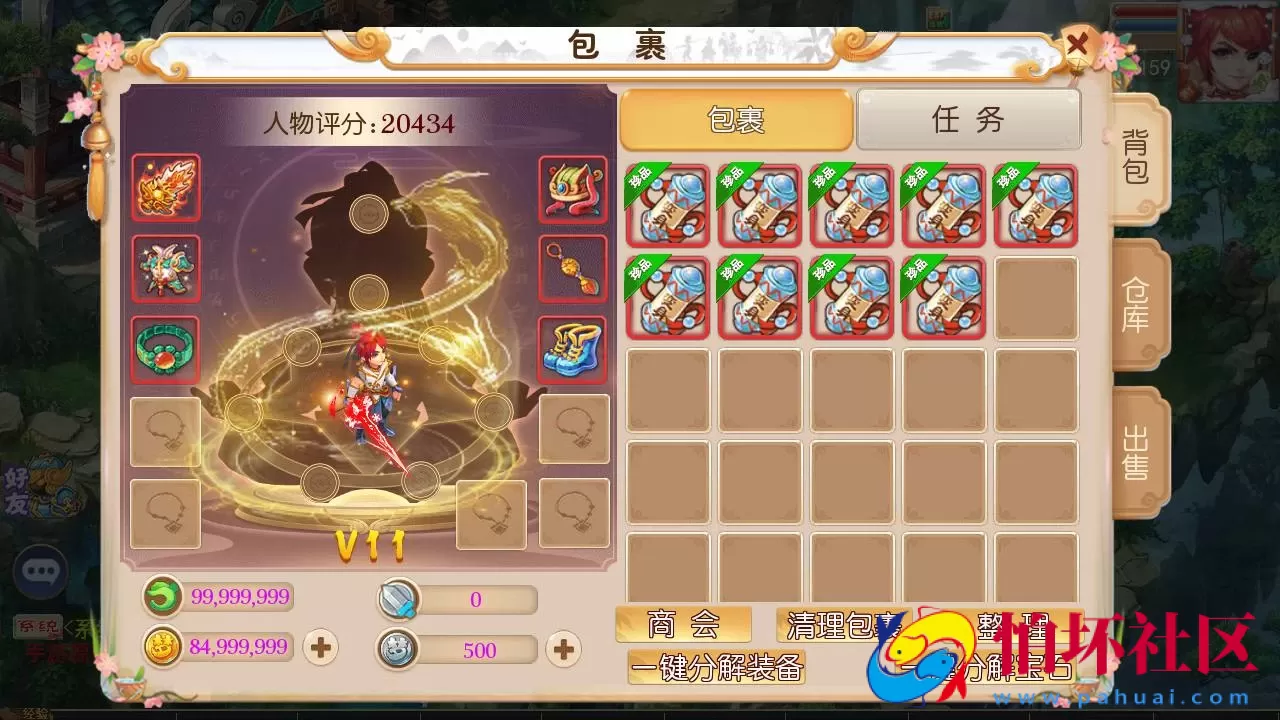The height and width of the screenshot is (720, 1280).
Task: Select the green jade bracelet equipment icon
Action: tap(165, 351)
